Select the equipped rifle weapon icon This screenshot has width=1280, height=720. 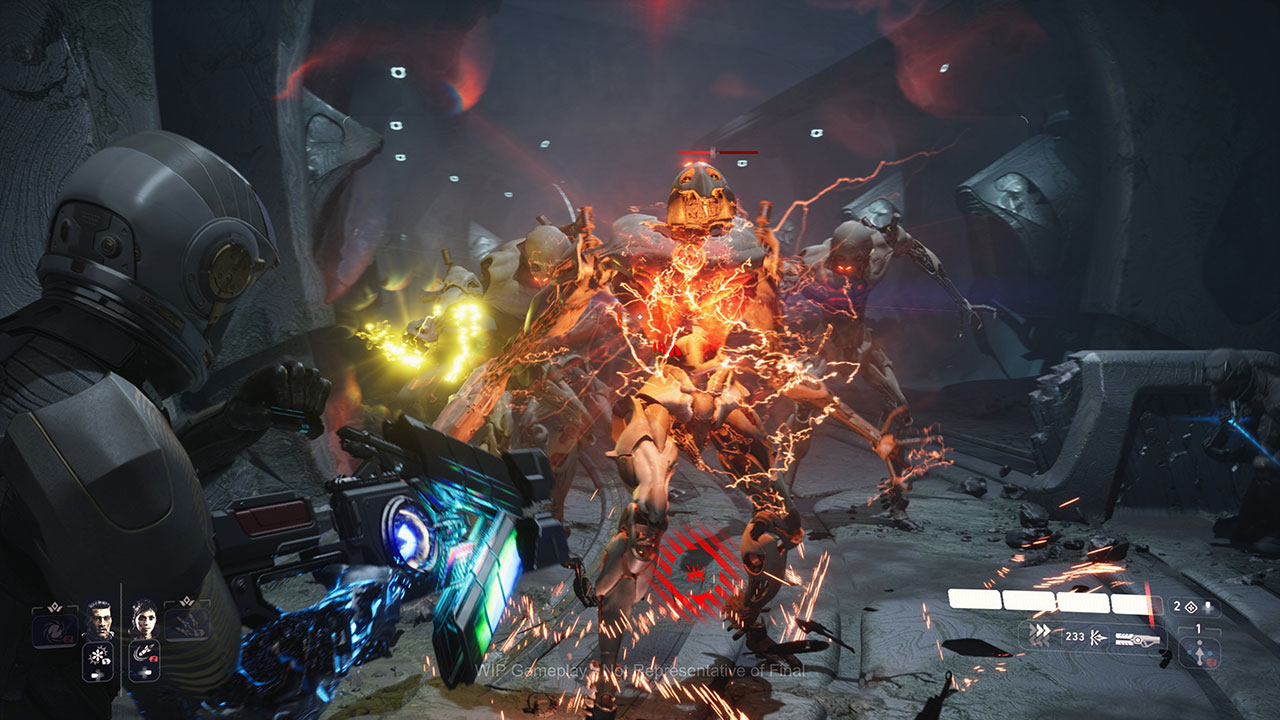click(x=1137, y=637)
